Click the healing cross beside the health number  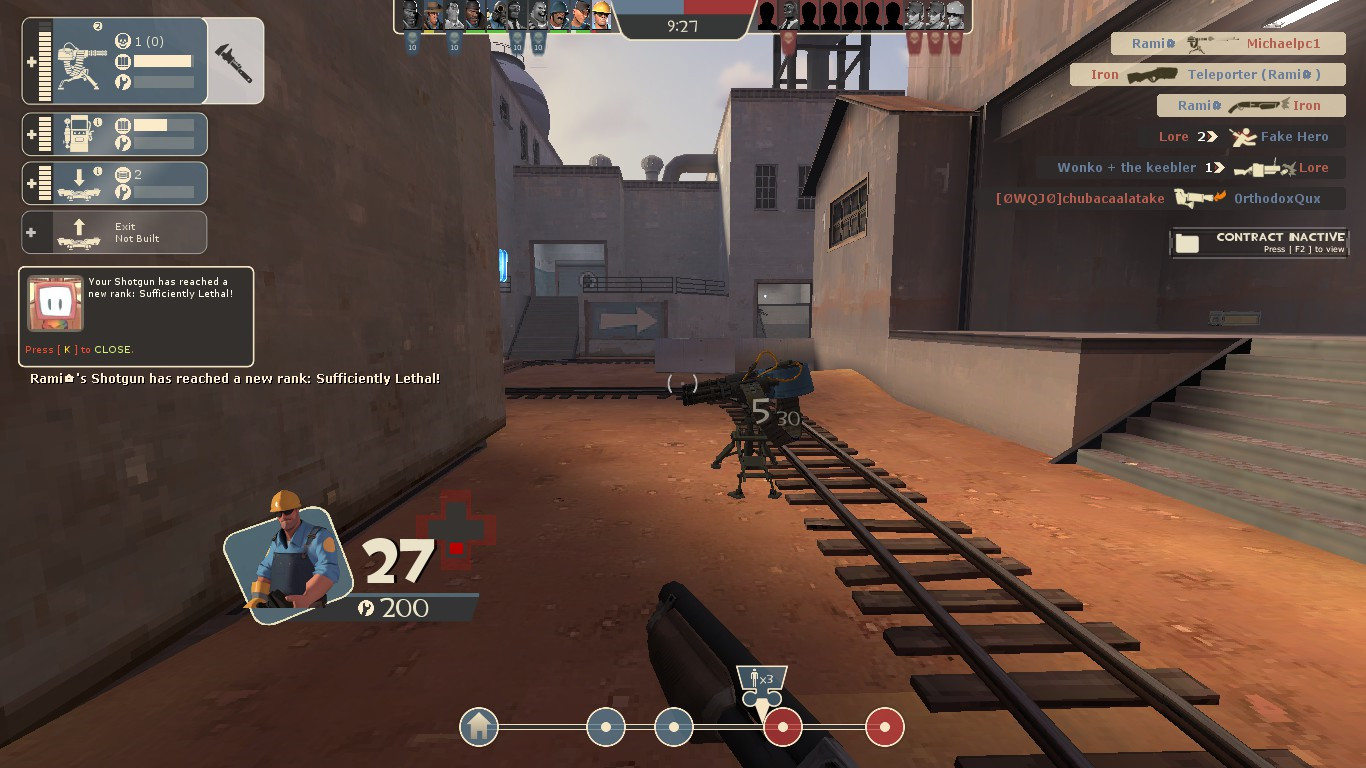click(455, 525)
